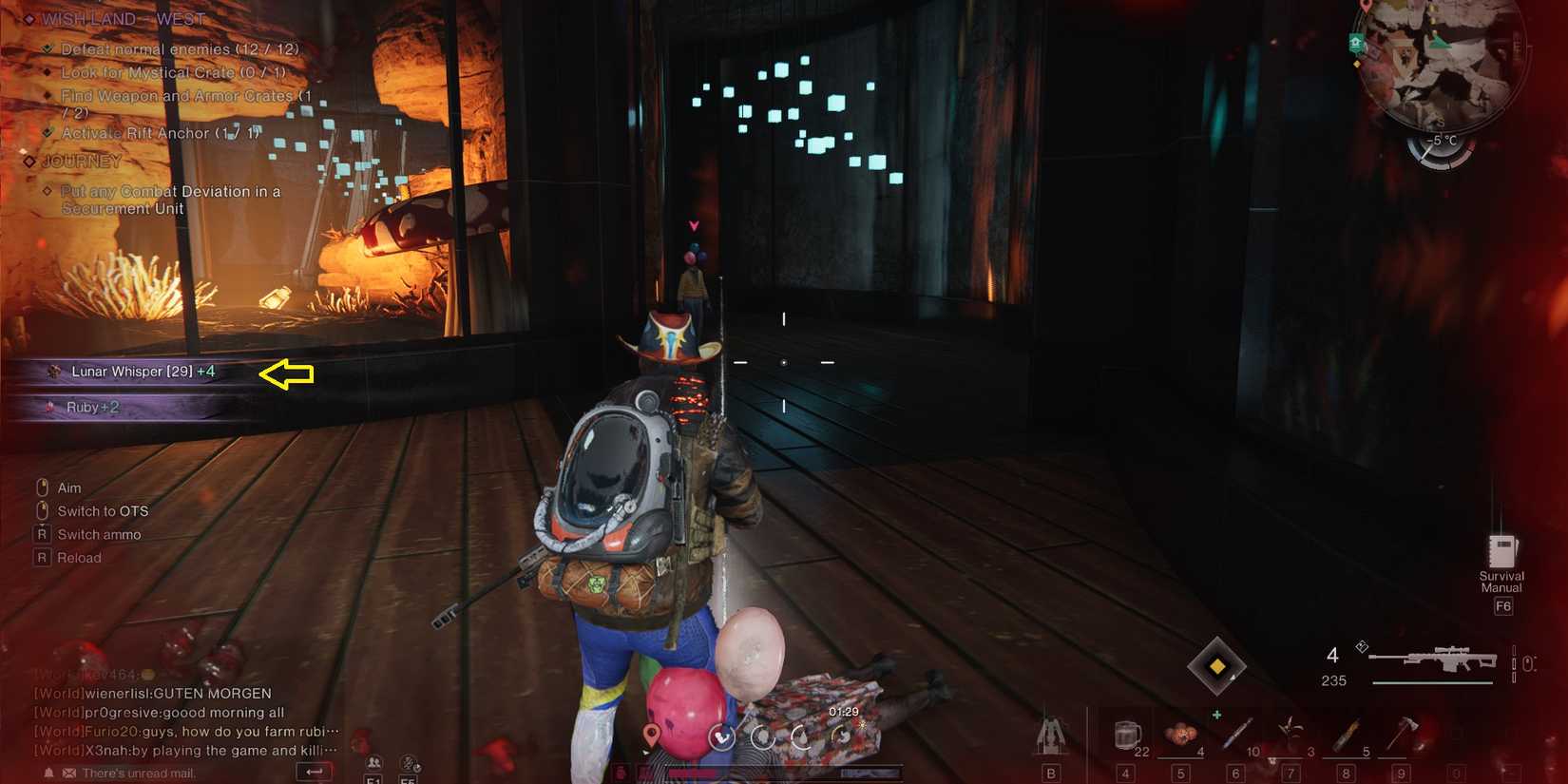Click the map pin marker above the health bar
Image resolution: width=1568 pixels, height=784 pixels.
tap(652, 734)
